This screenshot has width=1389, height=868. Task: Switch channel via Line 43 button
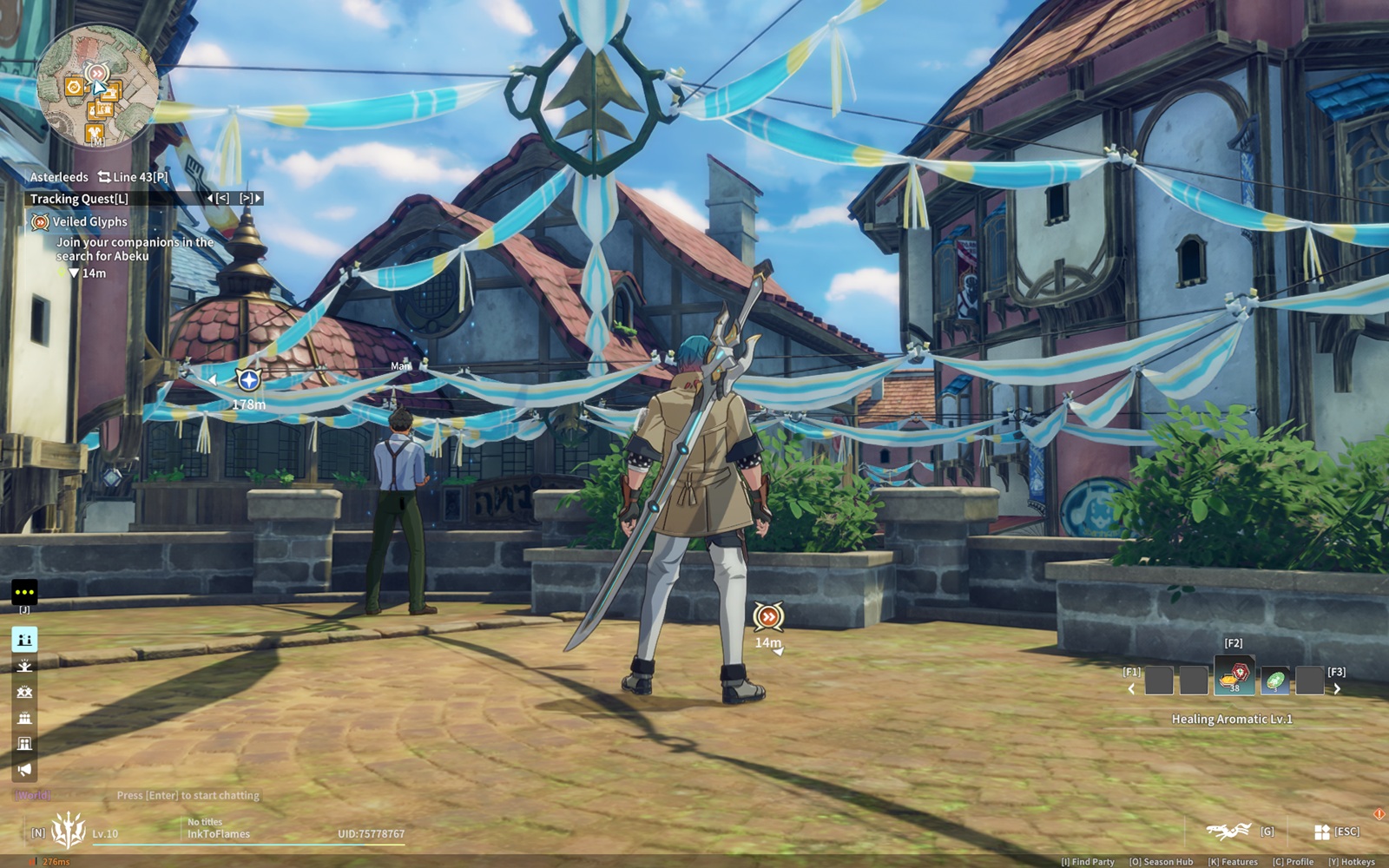[133, 177]
